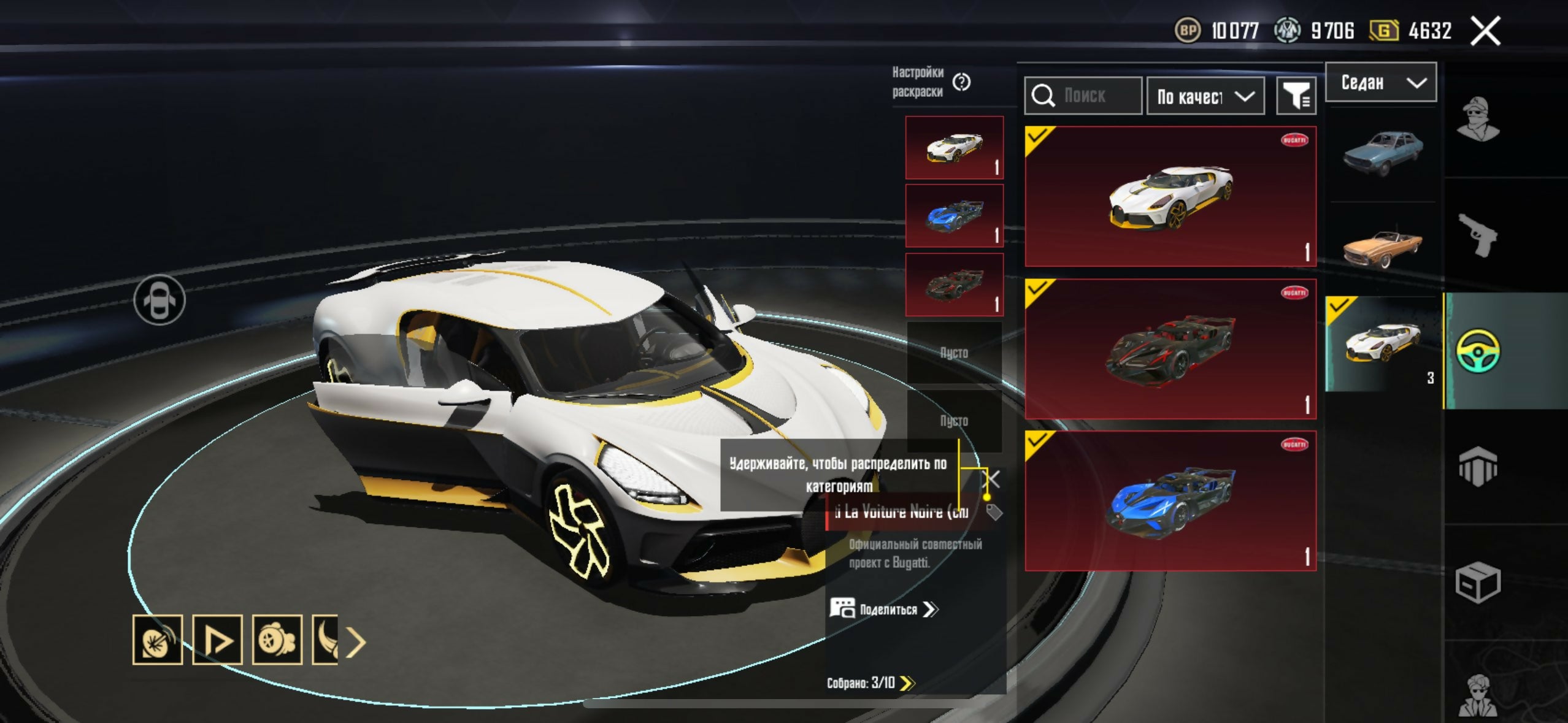
Task: Choose the orange convertible vehicle thumbnail
Action: pos(1382,247)
